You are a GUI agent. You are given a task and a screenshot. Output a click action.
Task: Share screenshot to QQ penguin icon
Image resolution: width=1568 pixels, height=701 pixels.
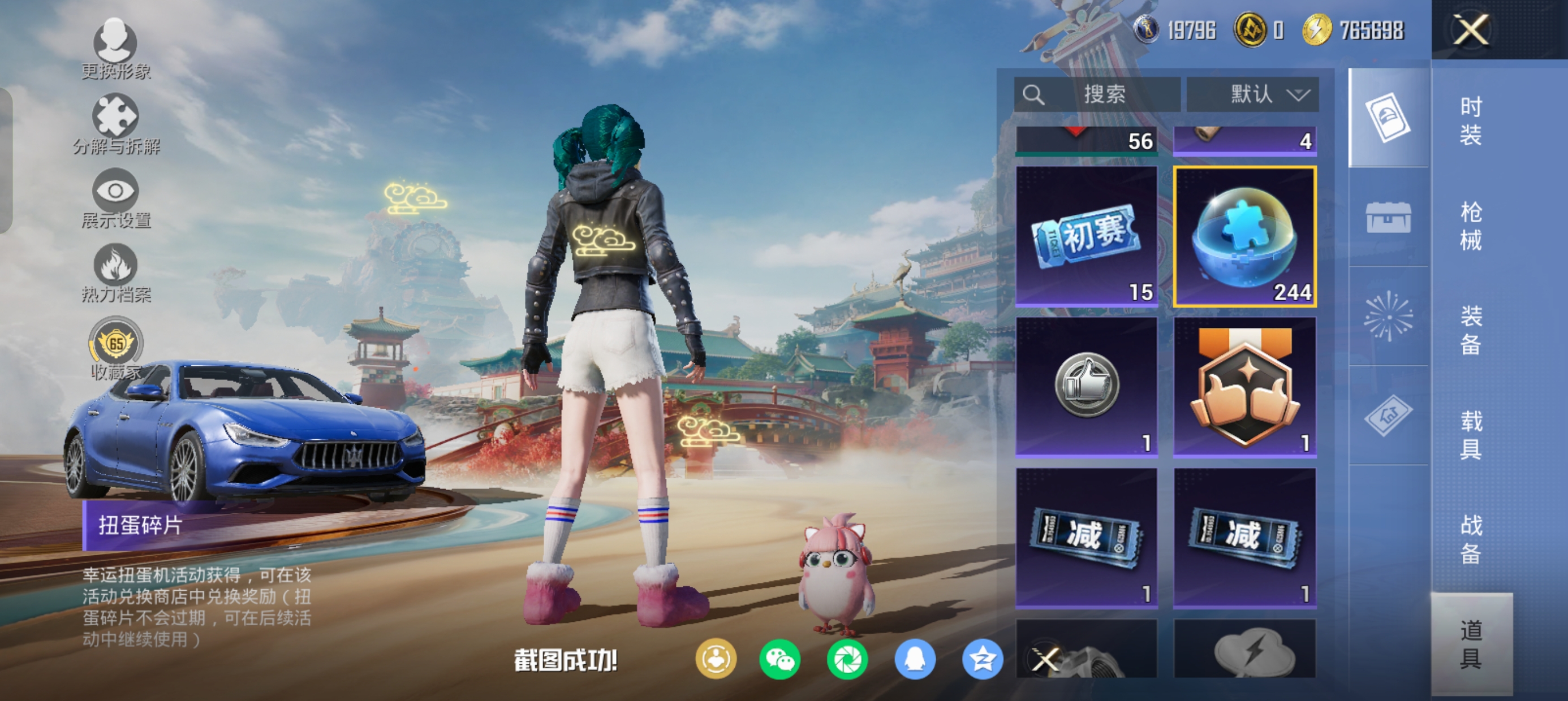coord(914,660)
